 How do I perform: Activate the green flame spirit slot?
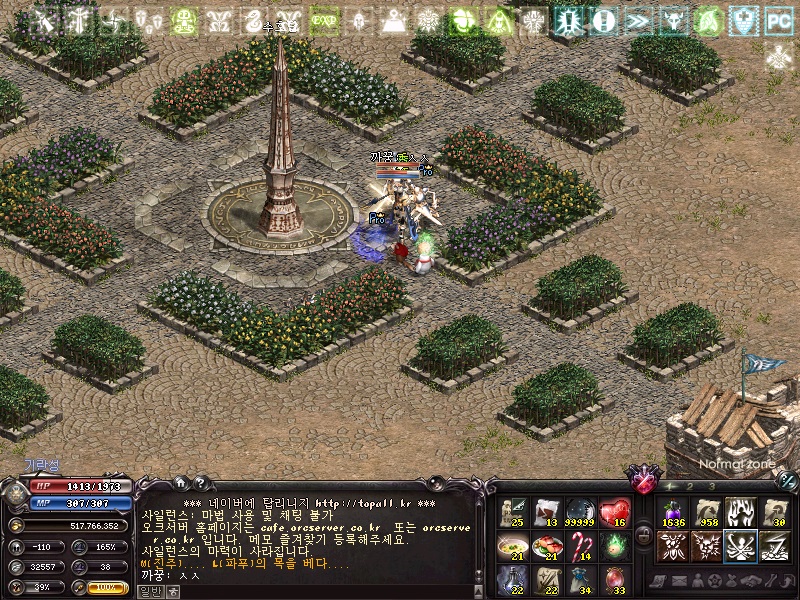[x=614, y=546]
